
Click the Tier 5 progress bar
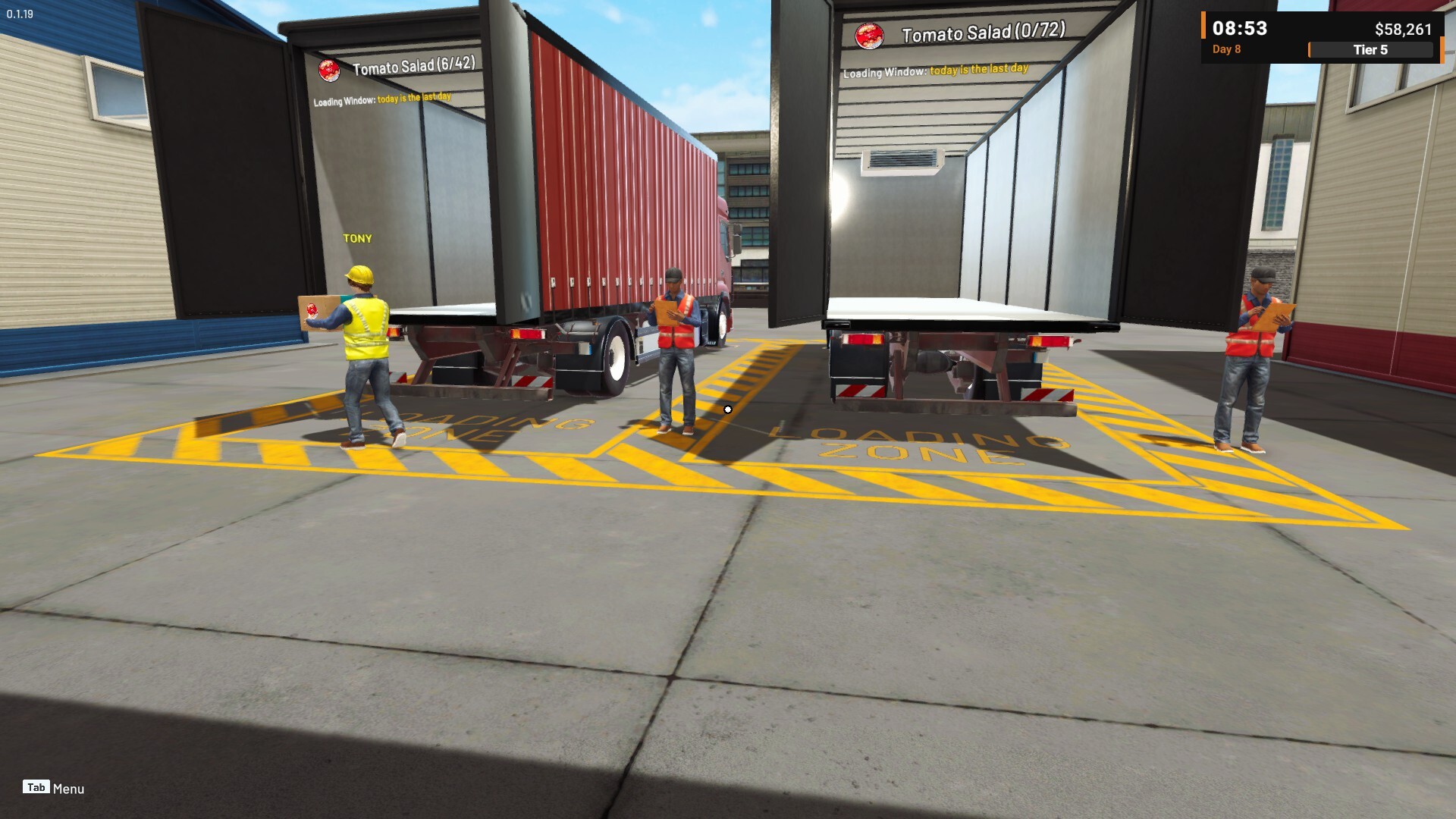pos(1371,50)
